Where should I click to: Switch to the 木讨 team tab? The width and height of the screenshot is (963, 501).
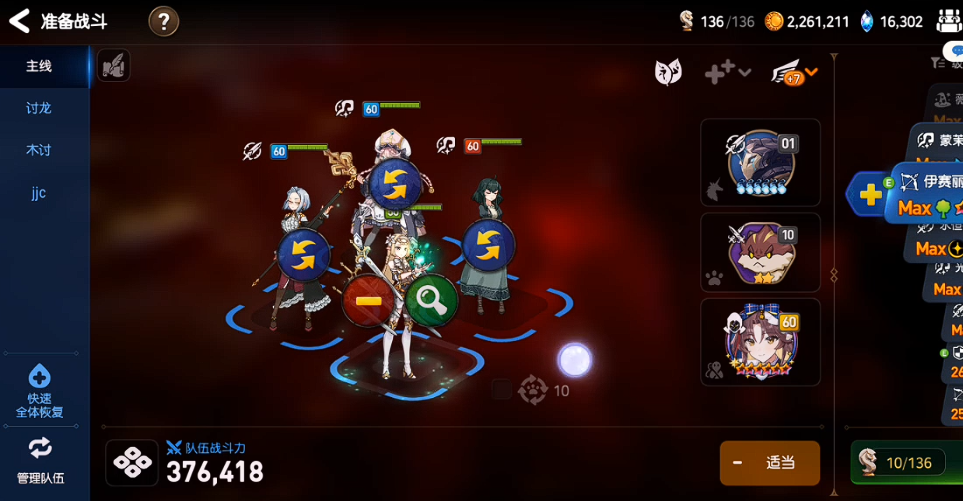click(39, 150)
